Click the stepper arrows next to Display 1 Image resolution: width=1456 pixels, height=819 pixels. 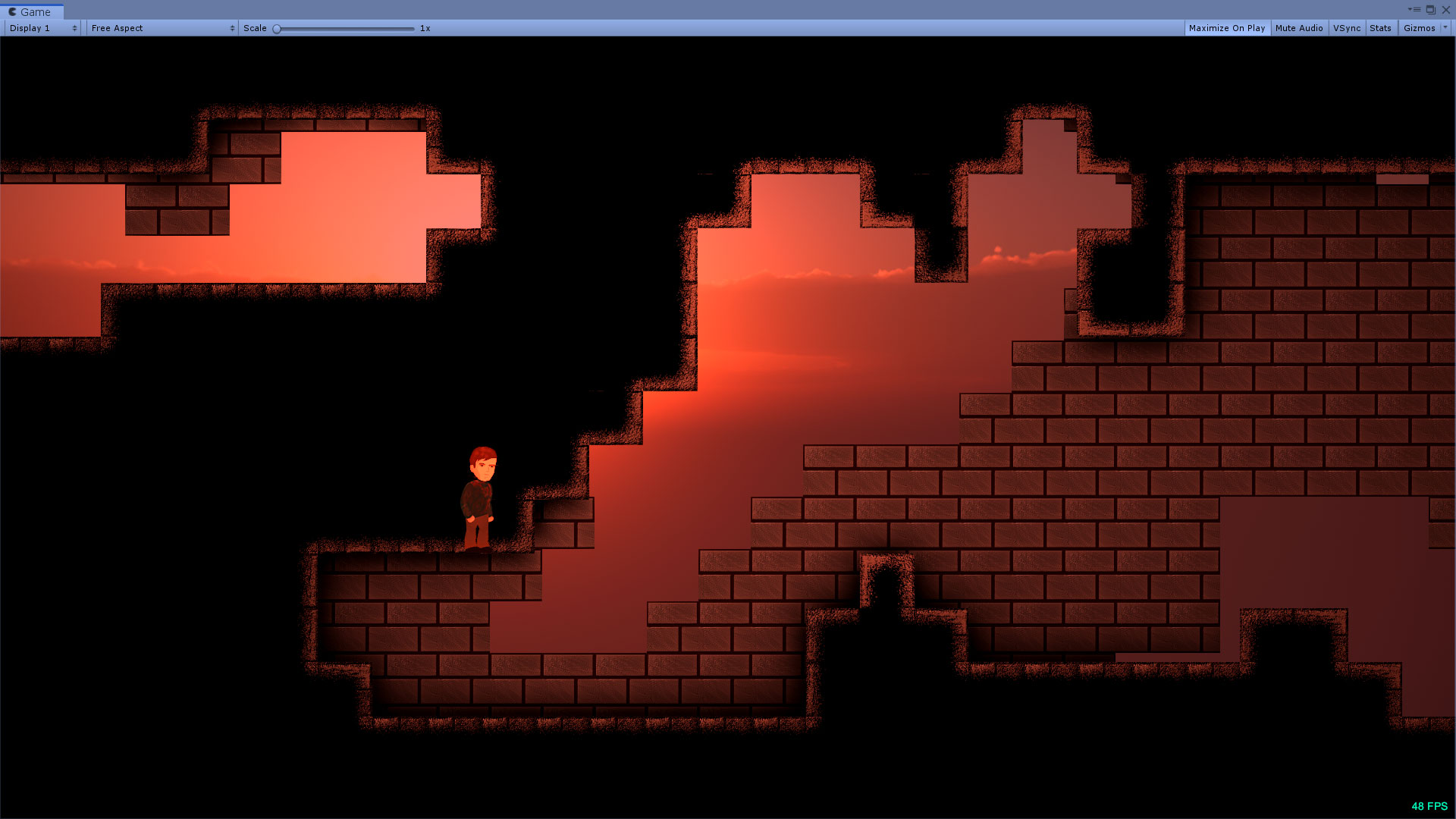[74, 28]
